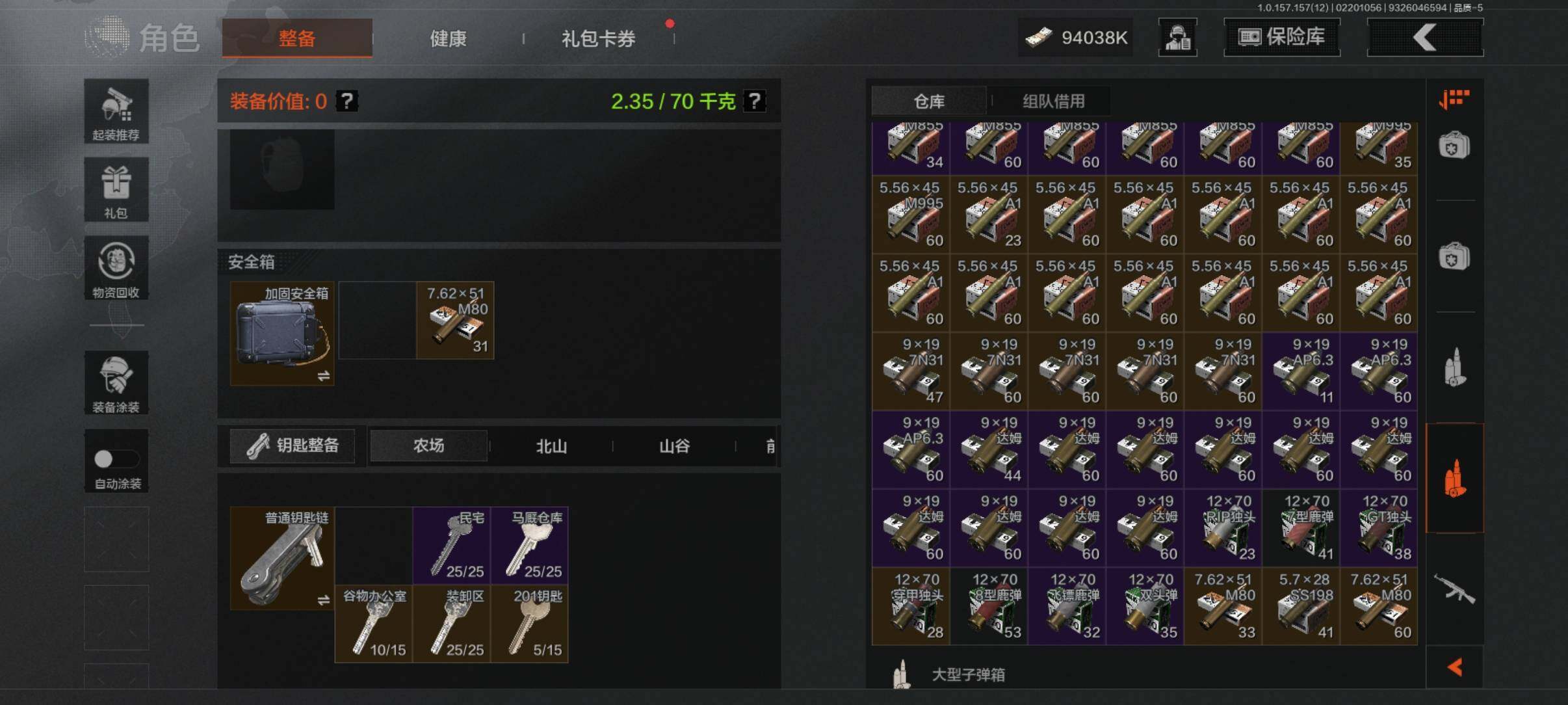This screenshot has height=705, width=1568.
Task: Open 物资回收 item recycling
Action: coord(116,268)
